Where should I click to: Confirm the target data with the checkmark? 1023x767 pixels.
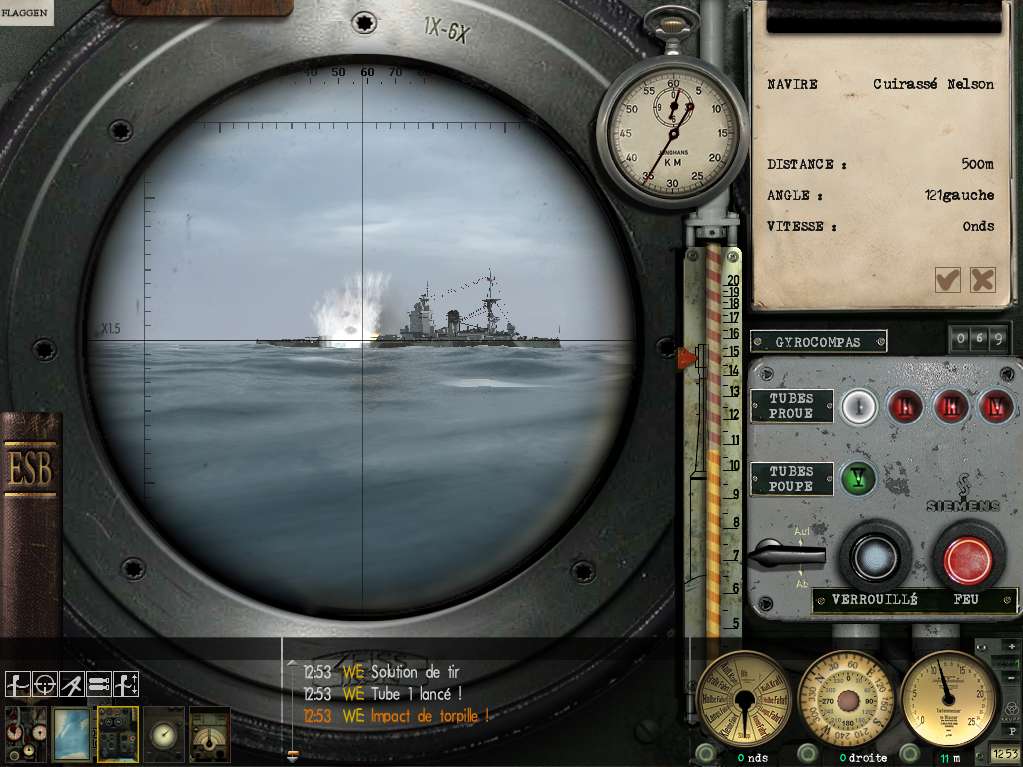[x=947, y=280]
